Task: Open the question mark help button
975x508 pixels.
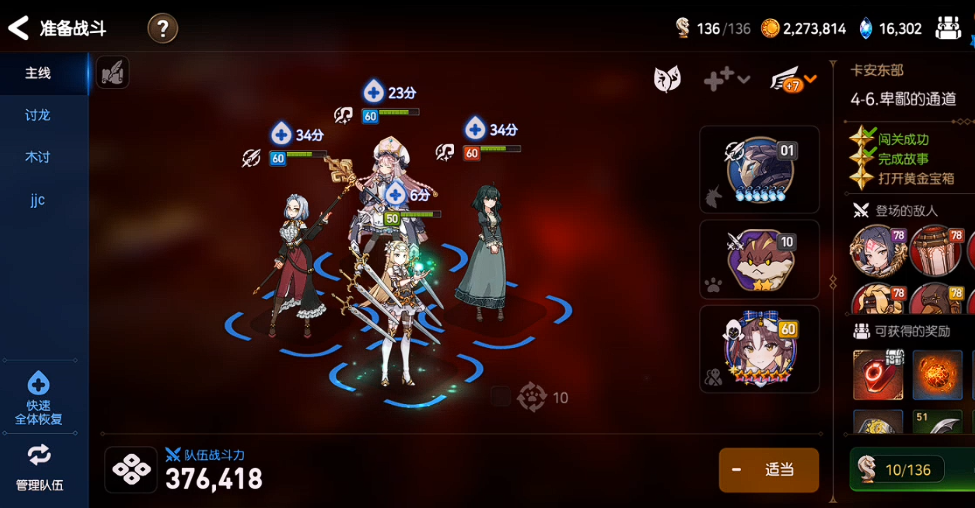Action: 163,28
